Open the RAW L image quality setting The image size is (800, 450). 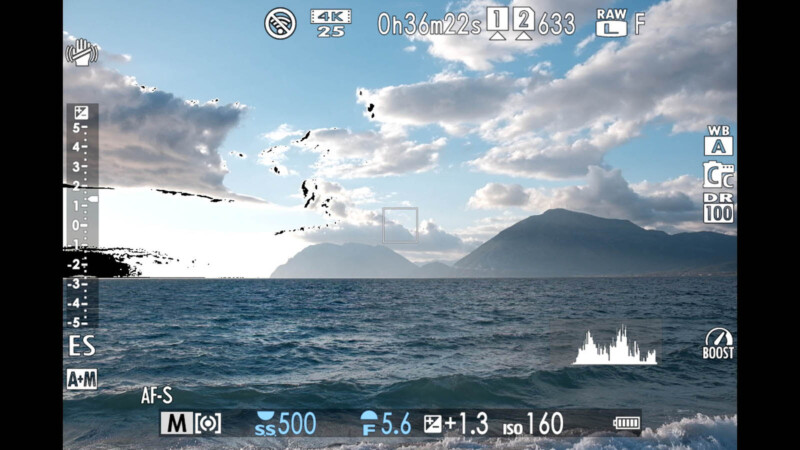click(611, 22)
